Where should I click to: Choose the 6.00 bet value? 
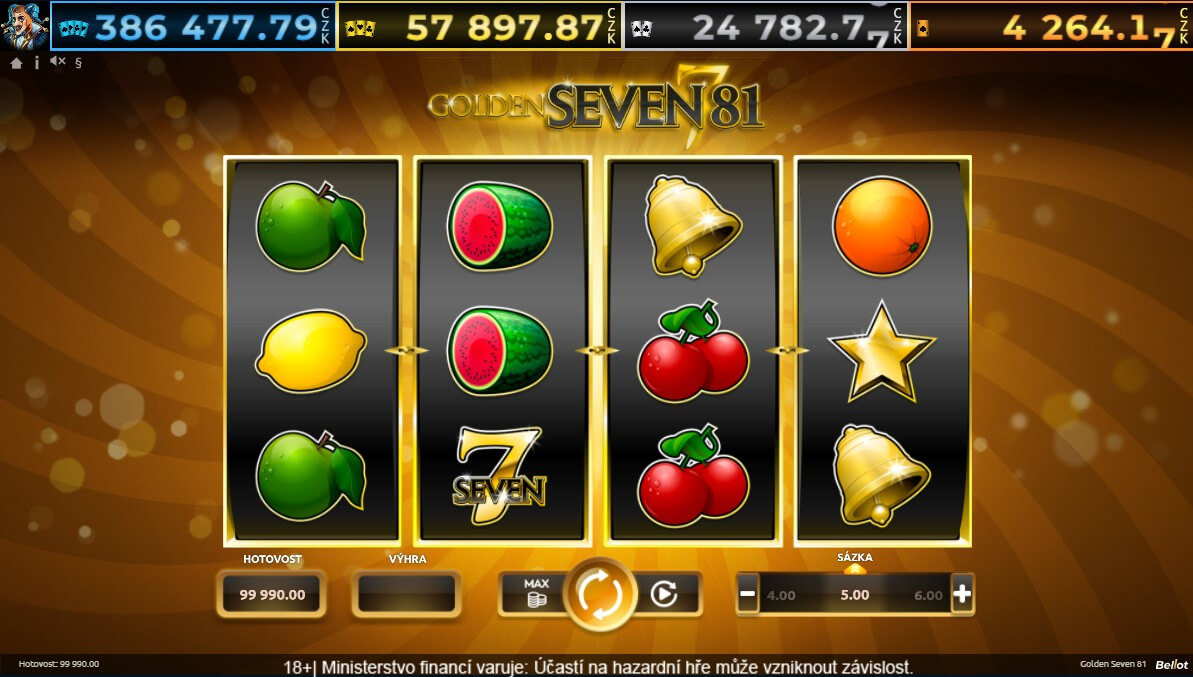point(928,595)
